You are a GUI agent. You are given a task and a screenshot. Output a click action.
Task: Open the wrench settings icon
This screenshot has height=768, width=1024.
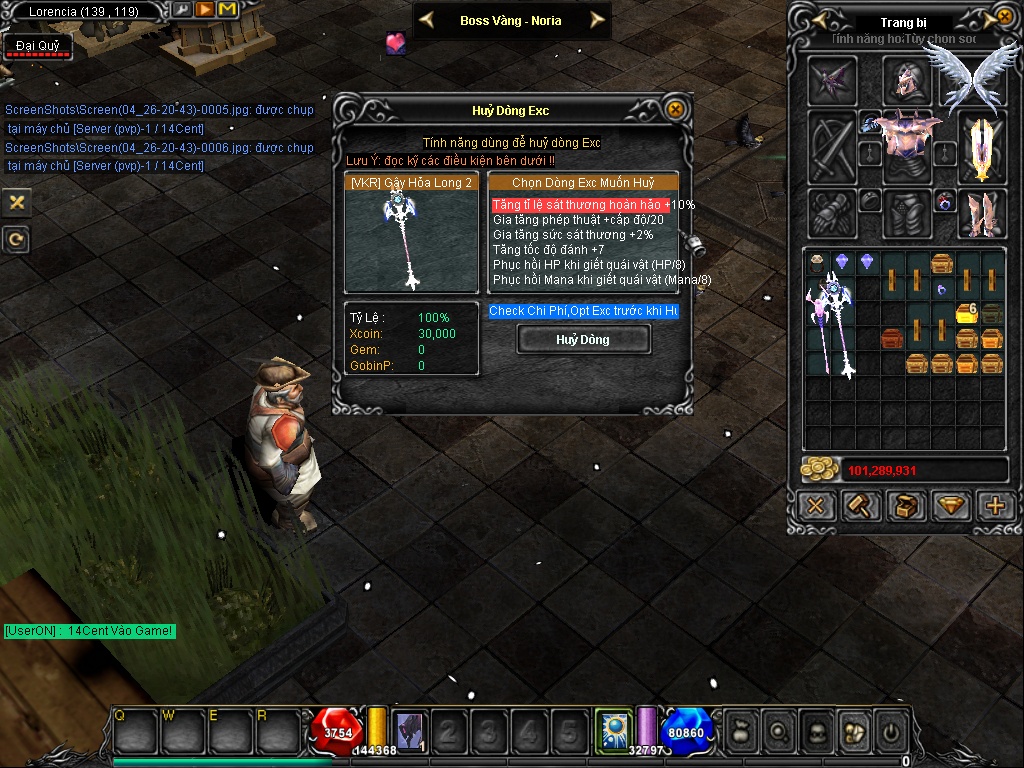point(182,10)
